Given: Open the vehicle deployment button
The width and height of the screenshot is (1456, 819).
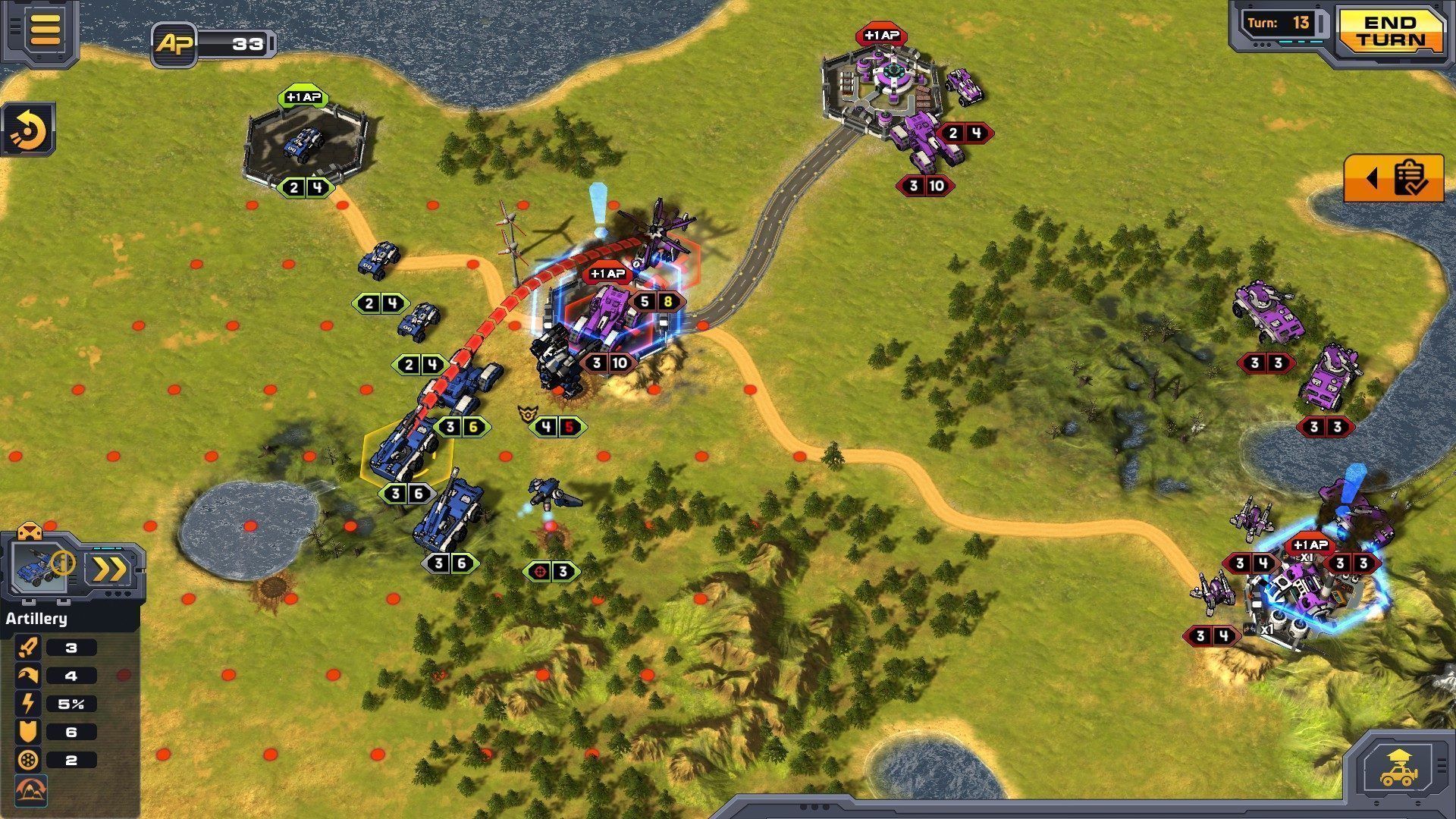Looking at the screenshot, I should point(1399,768).
